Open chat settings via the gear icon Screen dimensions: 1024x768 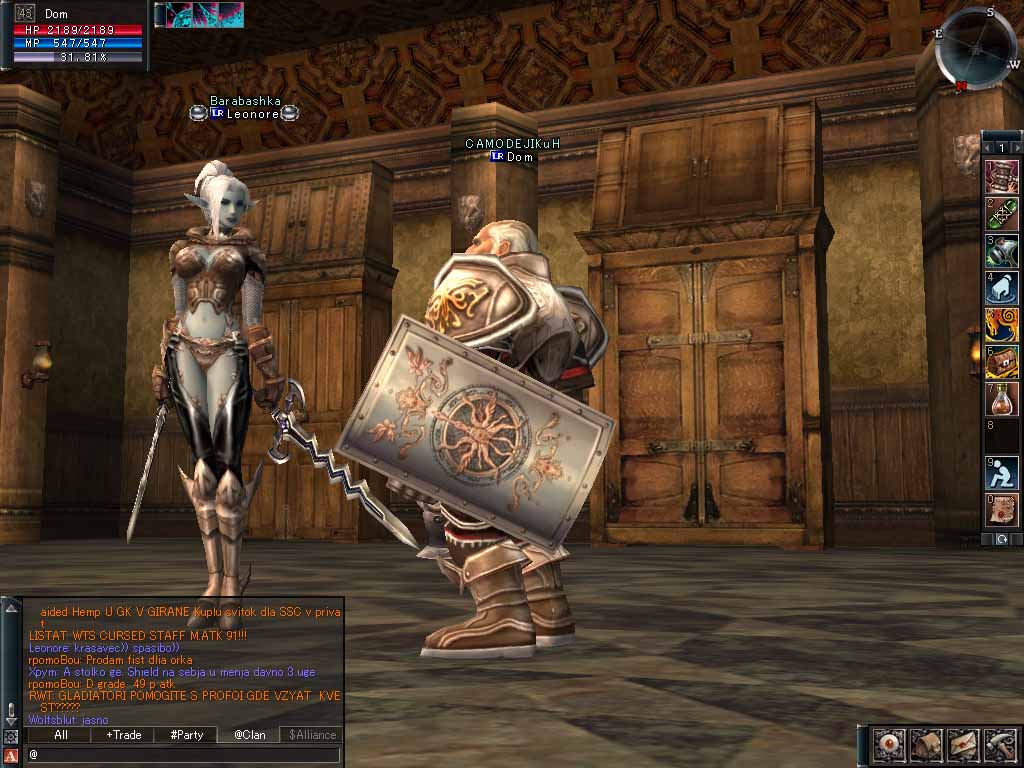[10, 737]
